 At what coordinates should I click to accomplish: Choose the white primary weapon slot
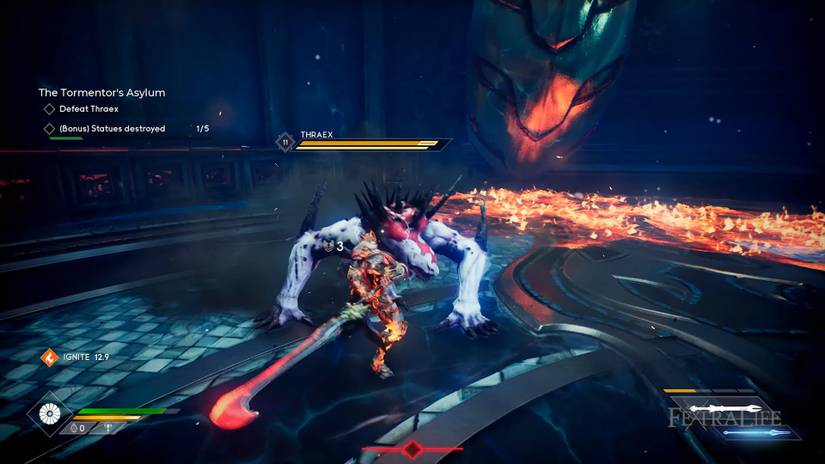coord(725,409)
